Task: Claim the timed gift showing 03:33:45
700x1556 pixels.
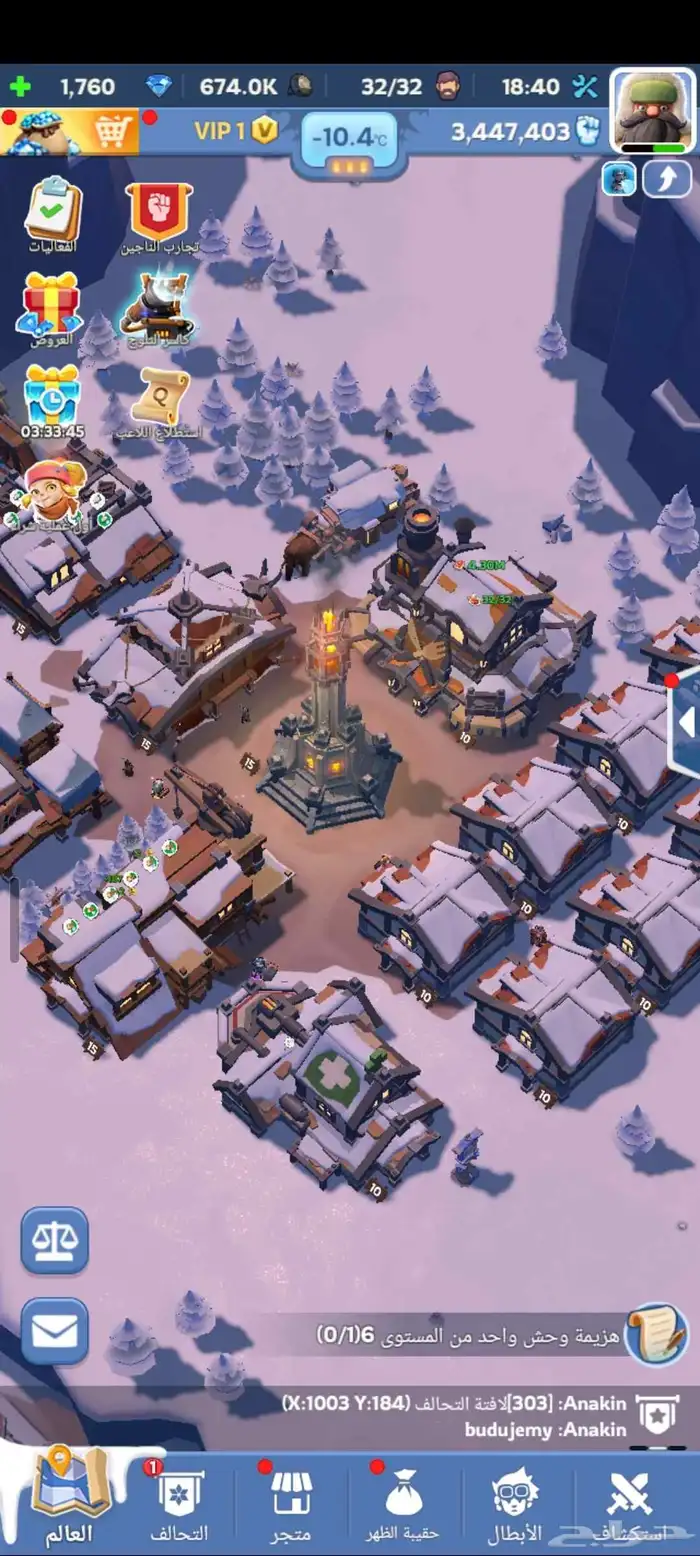Action: 52,400
